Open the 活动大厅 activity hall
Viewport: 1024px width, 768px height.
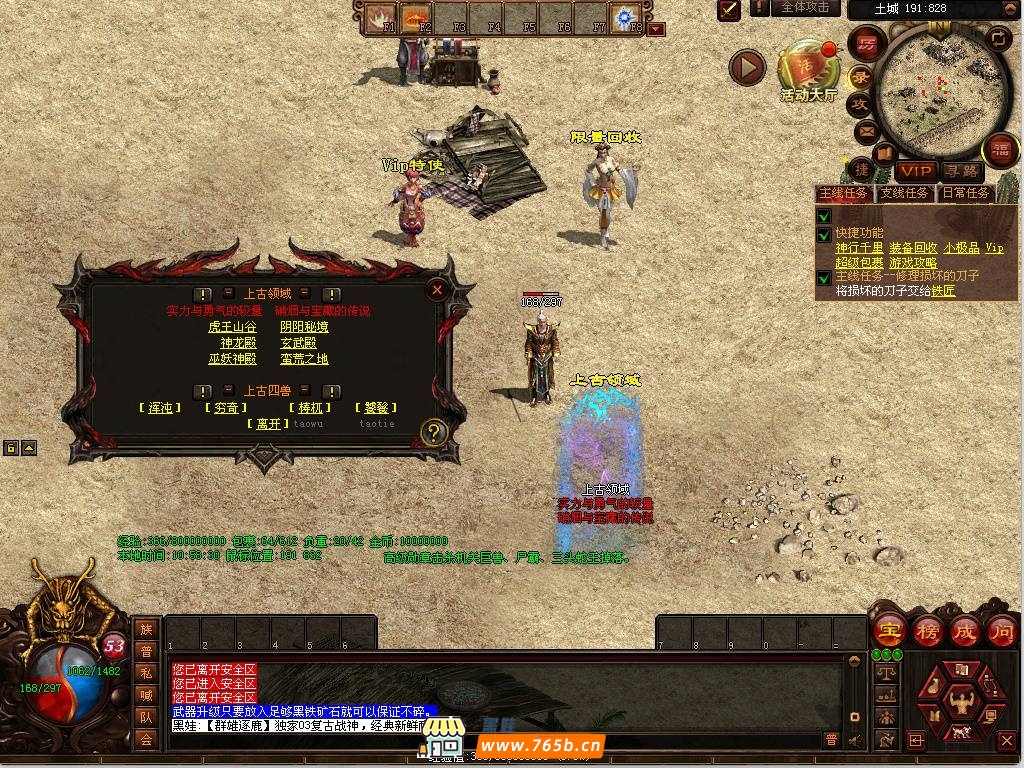coord(807,70)
